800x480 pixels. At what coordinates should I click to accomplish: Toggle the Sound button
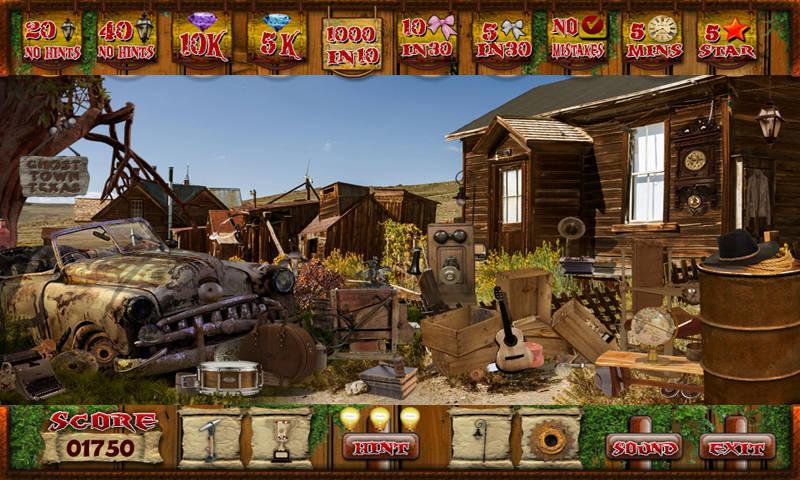[644, 447]
